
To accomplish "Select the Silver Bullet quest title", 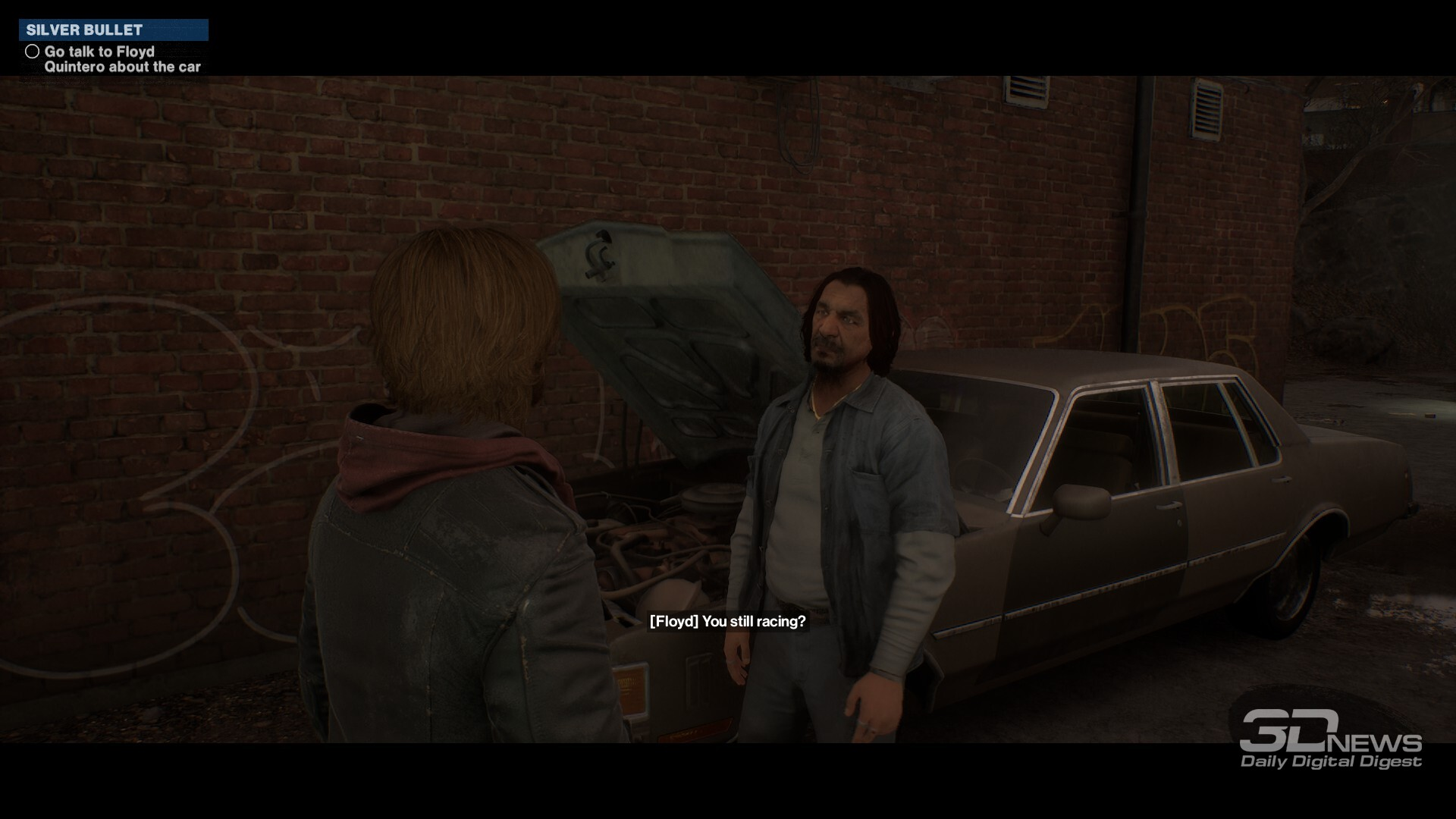I will tap(85, 30).
